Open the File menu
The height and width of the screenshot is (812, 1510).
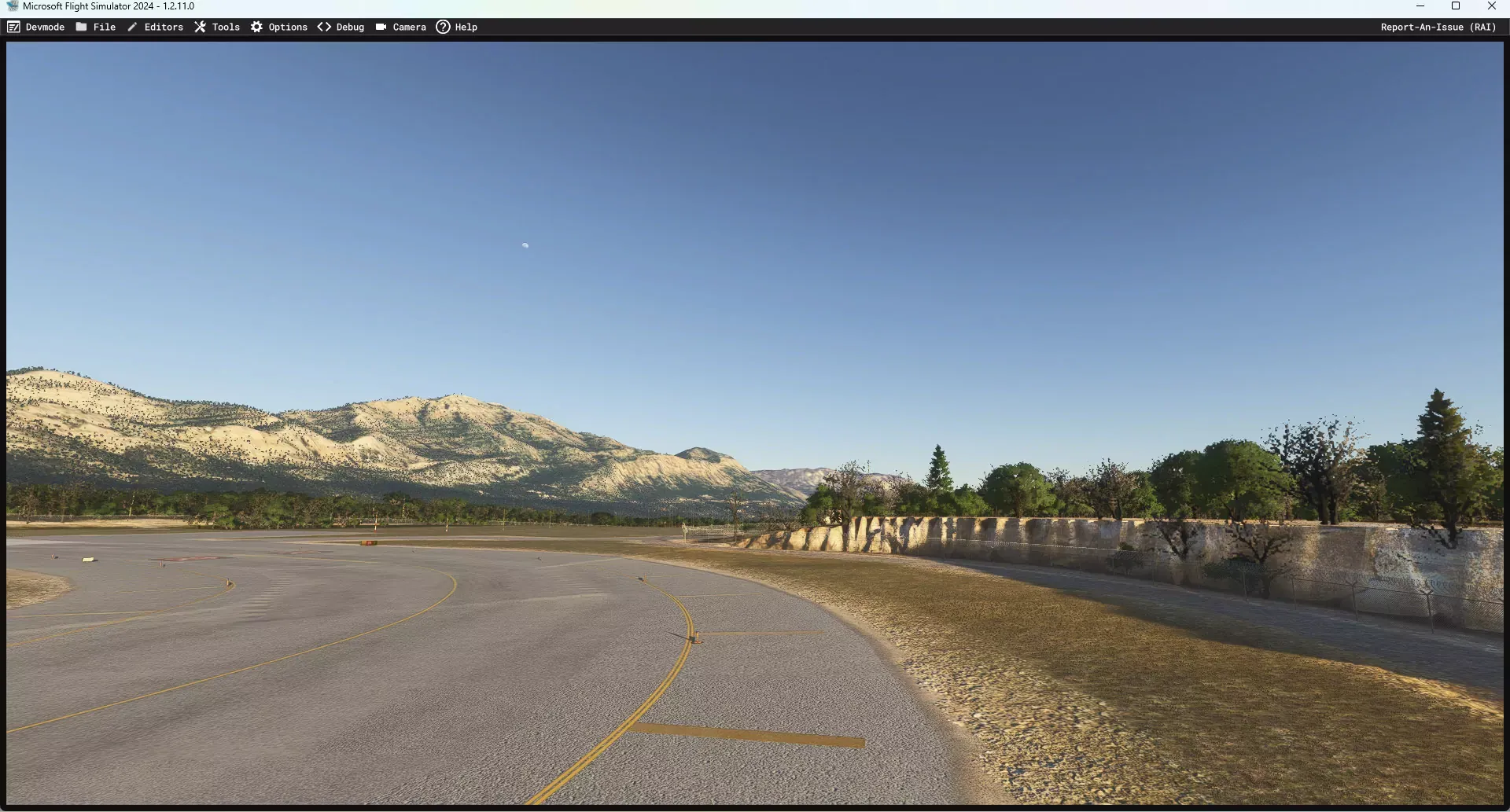click(x=96, y=27)
